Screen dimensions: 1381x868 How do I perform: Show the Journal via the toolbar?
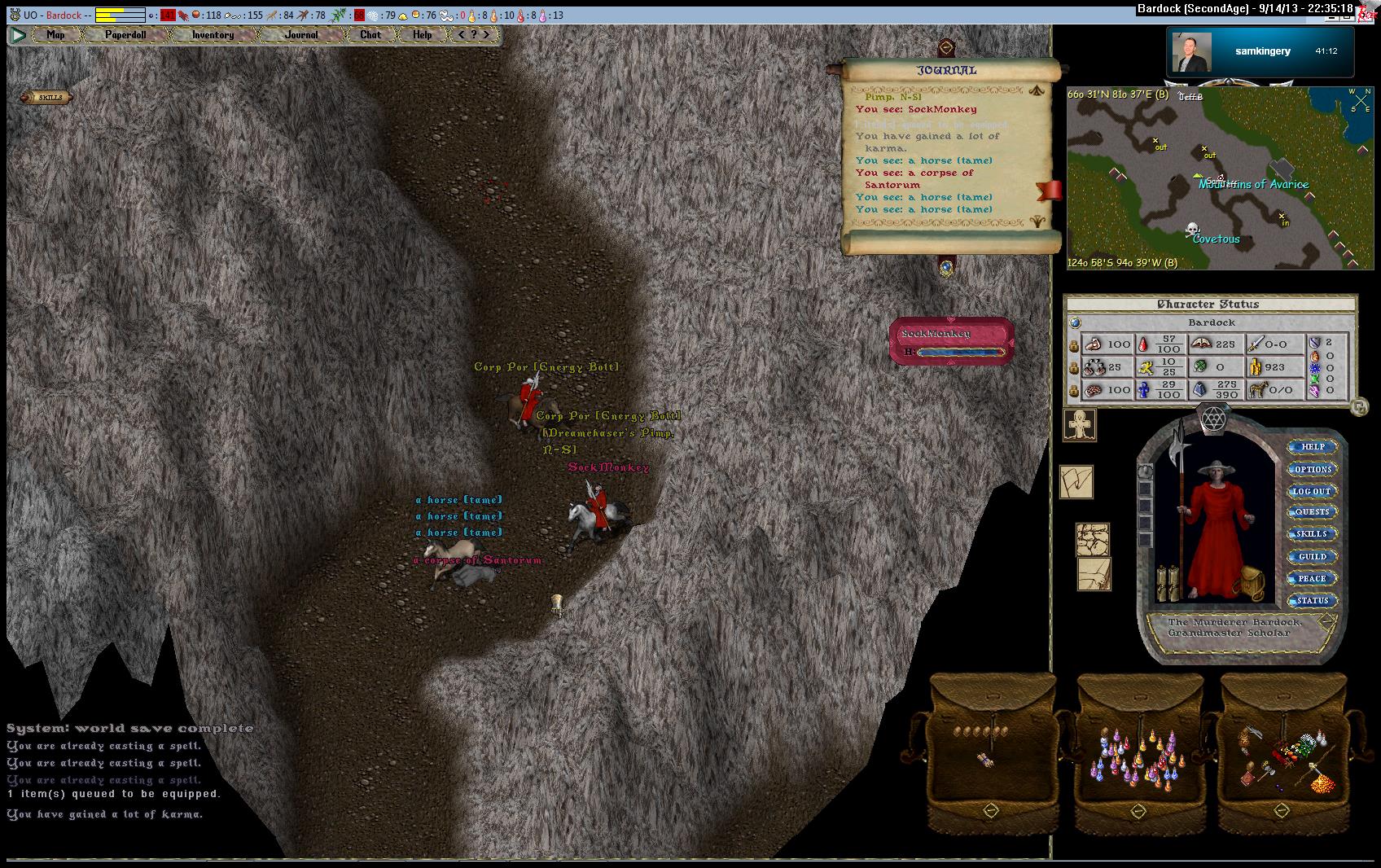301,35
